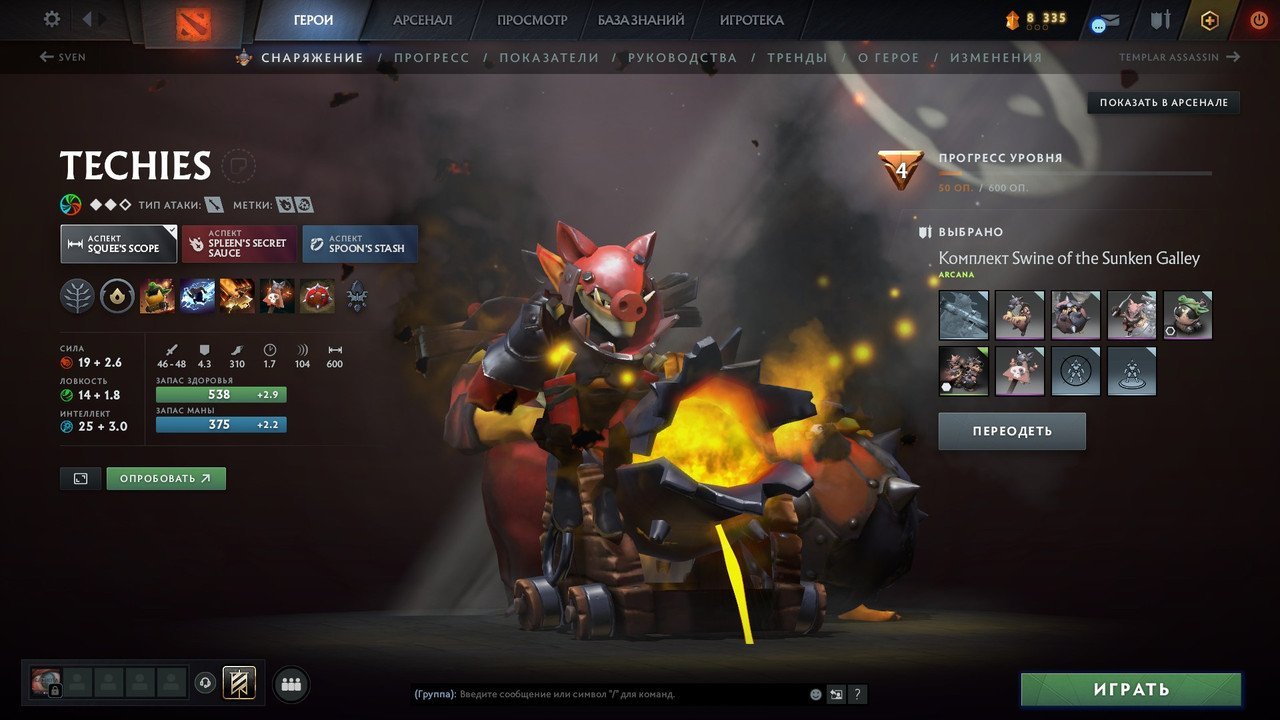Image resolution: width=1280 pixels, height=720 pixels.
Task: Click the headset voice chat icon
Action: 205,683
